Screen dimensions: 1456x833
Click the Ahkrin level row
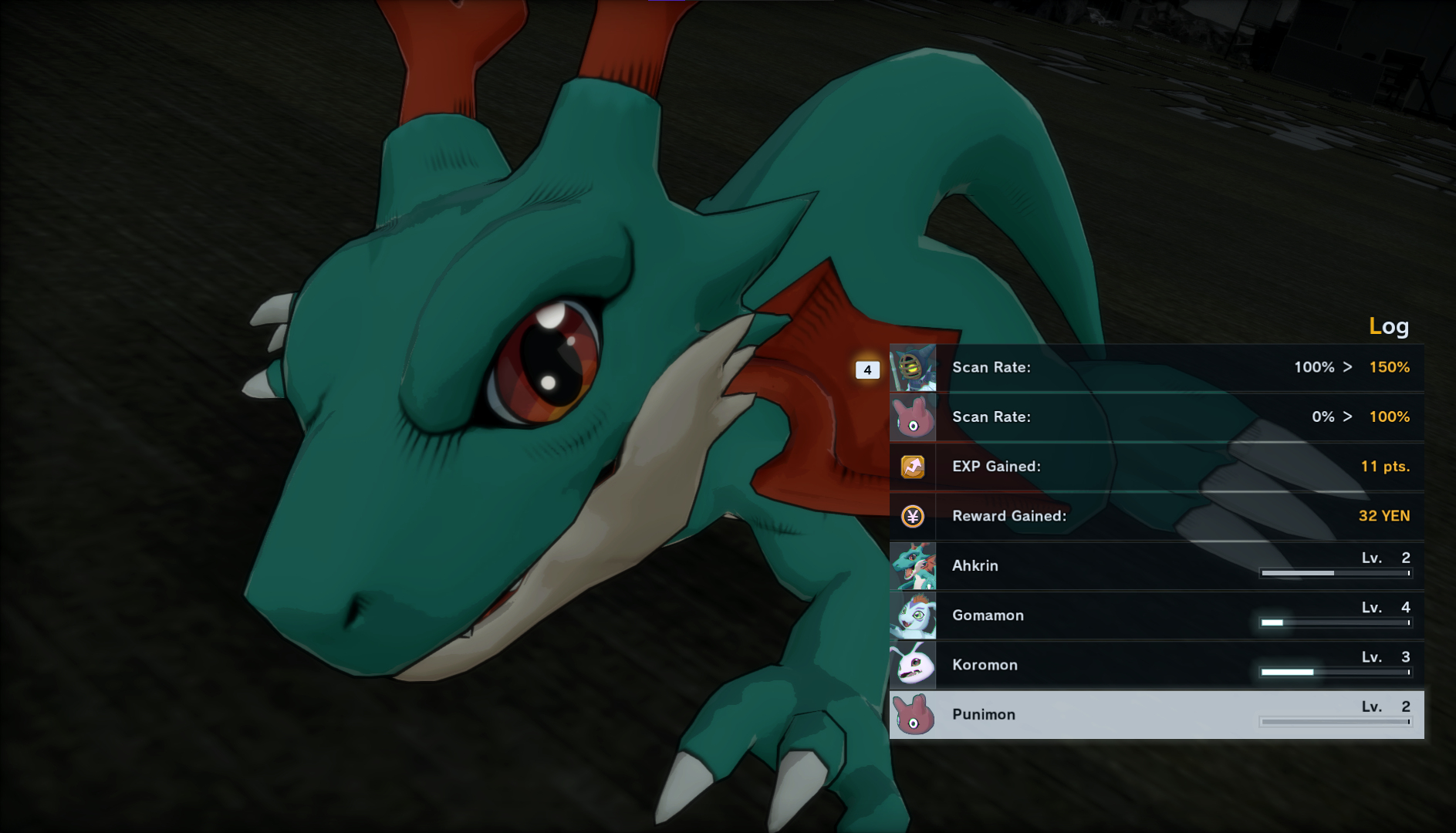[x=1156, y=565]
